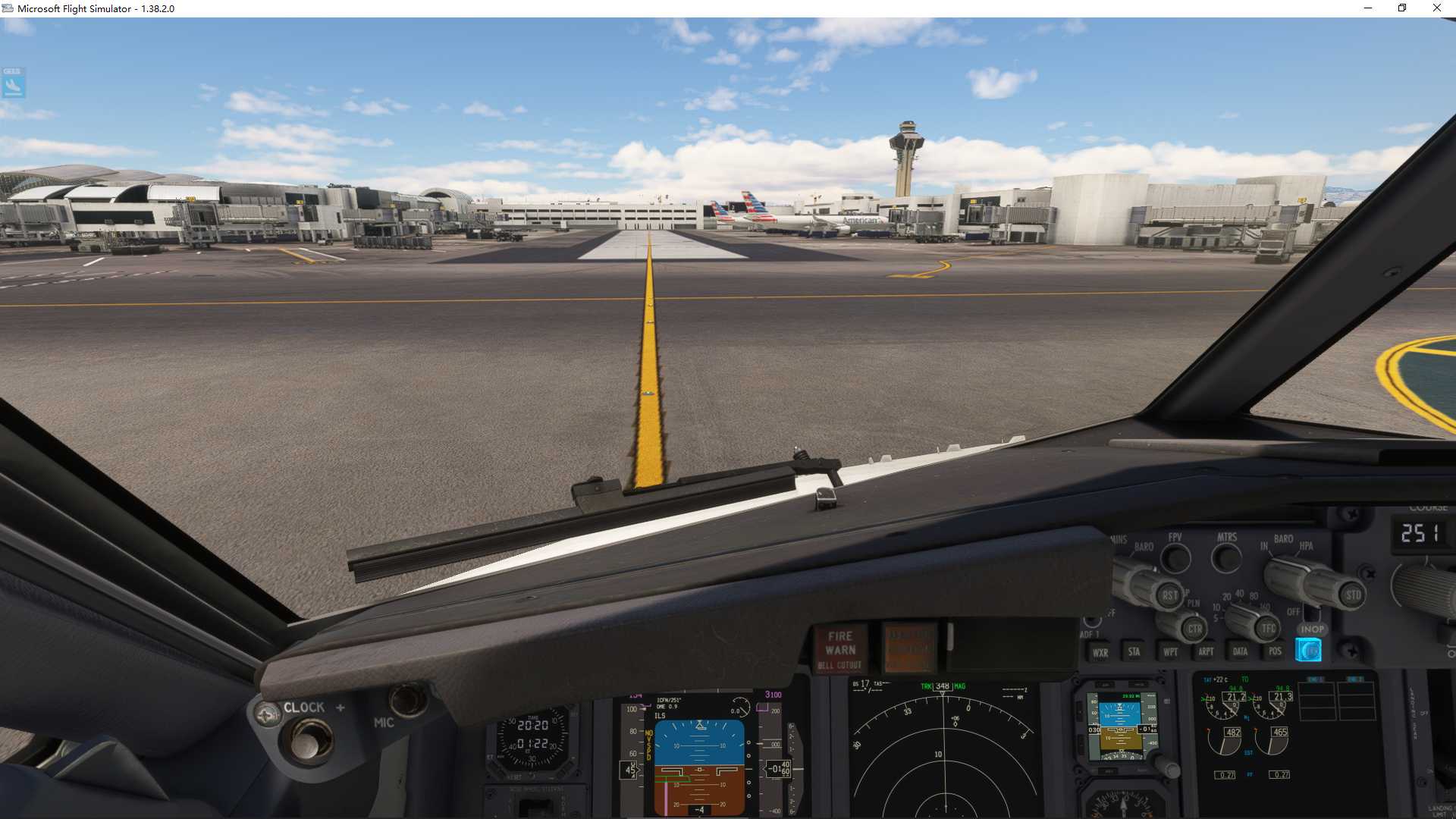Image resolution: width=1456 pixels, height=819 pixels.
Task: Enable POS display on the nav display
Action: pyautogui.click(x=1276, y=652)
